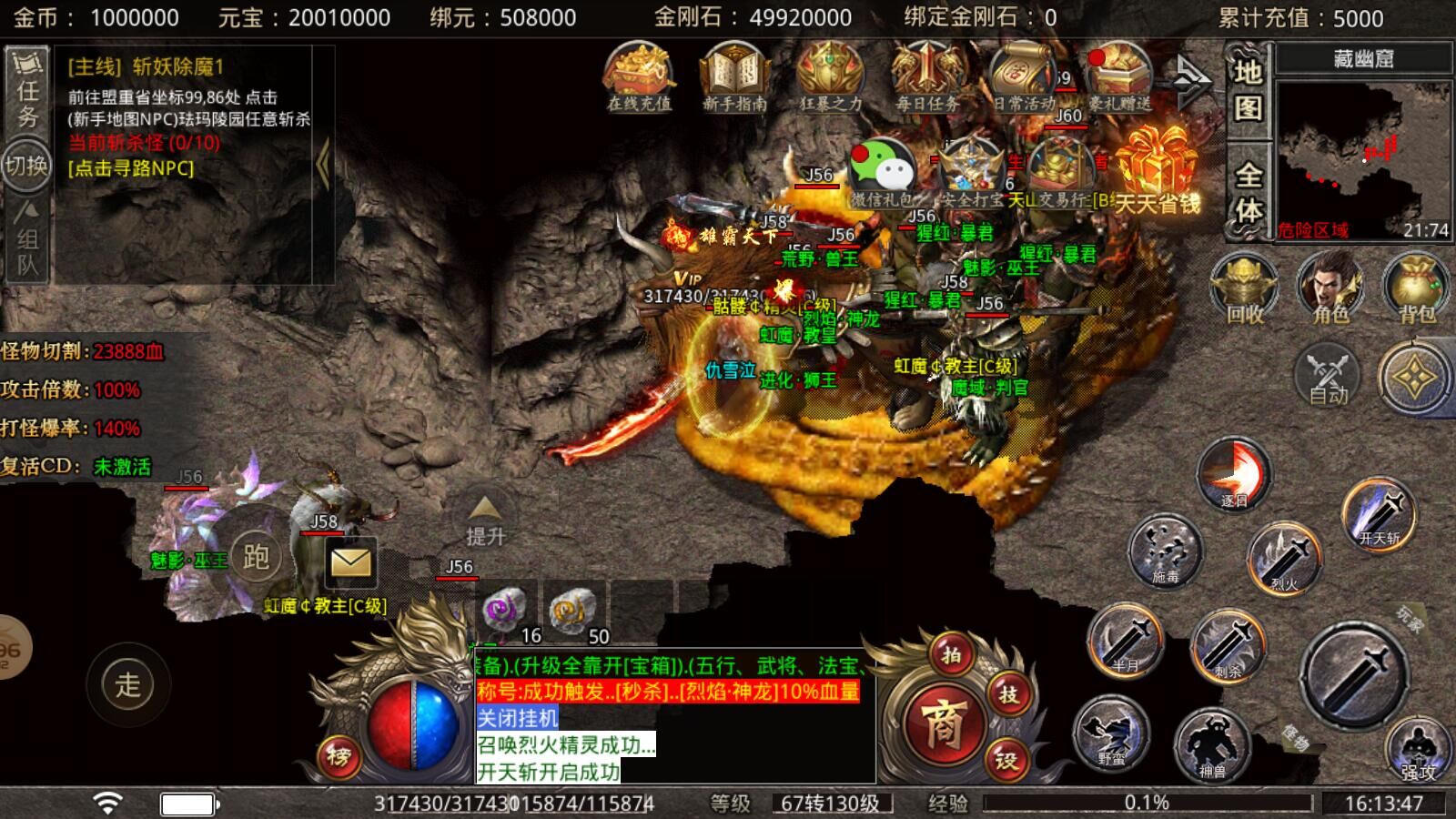Tap the 跑 run button
Screen dimensions: 1456x819
click(256, 556)
